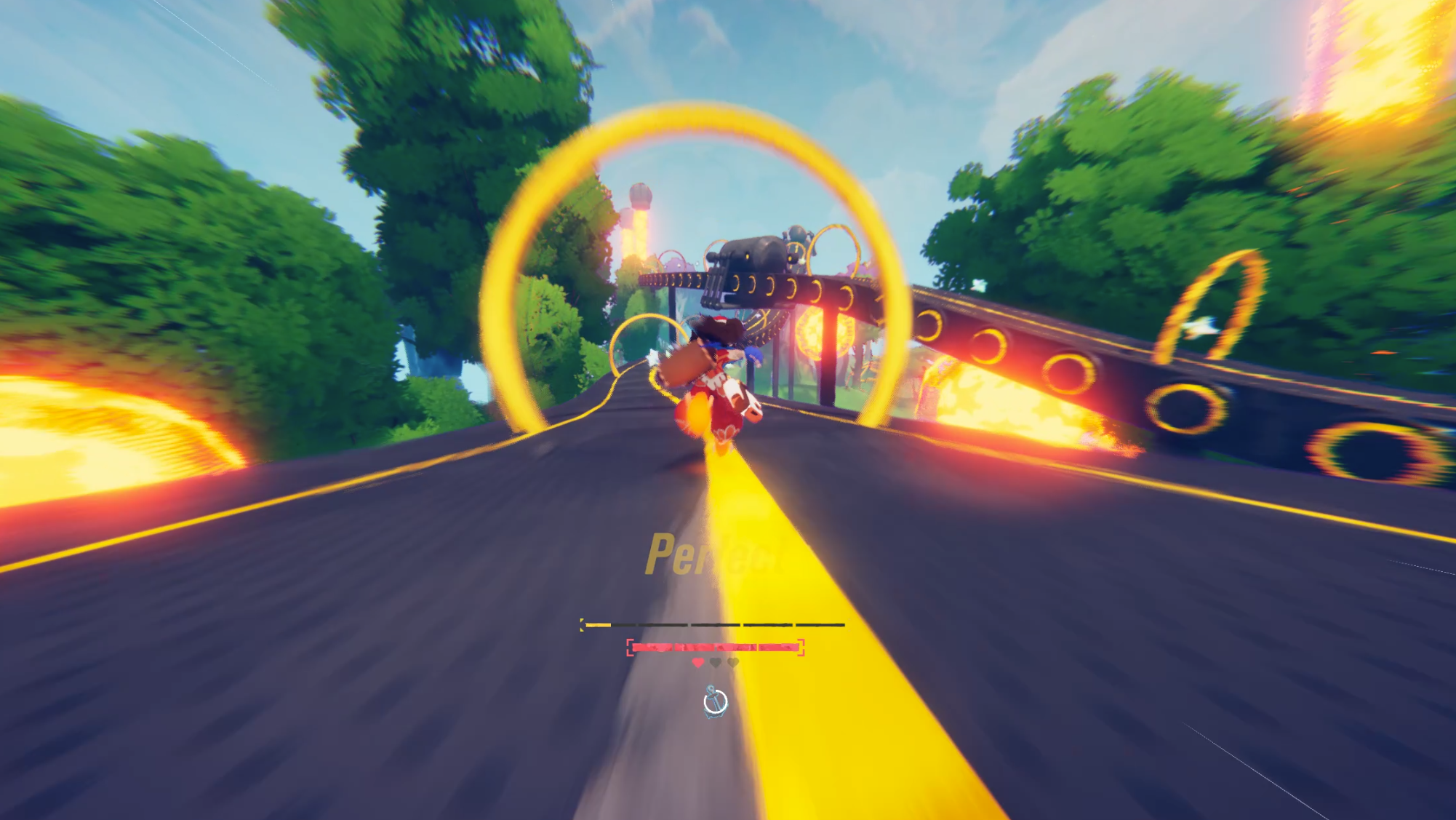Click the left bracket of the boost meter
1456x820 pixels.
click(x=583, y=624)
